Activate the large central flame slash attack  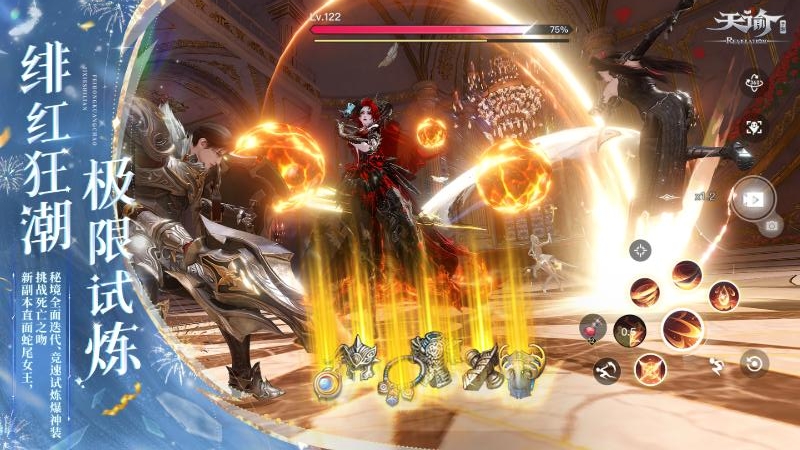(x=683, y=328)
